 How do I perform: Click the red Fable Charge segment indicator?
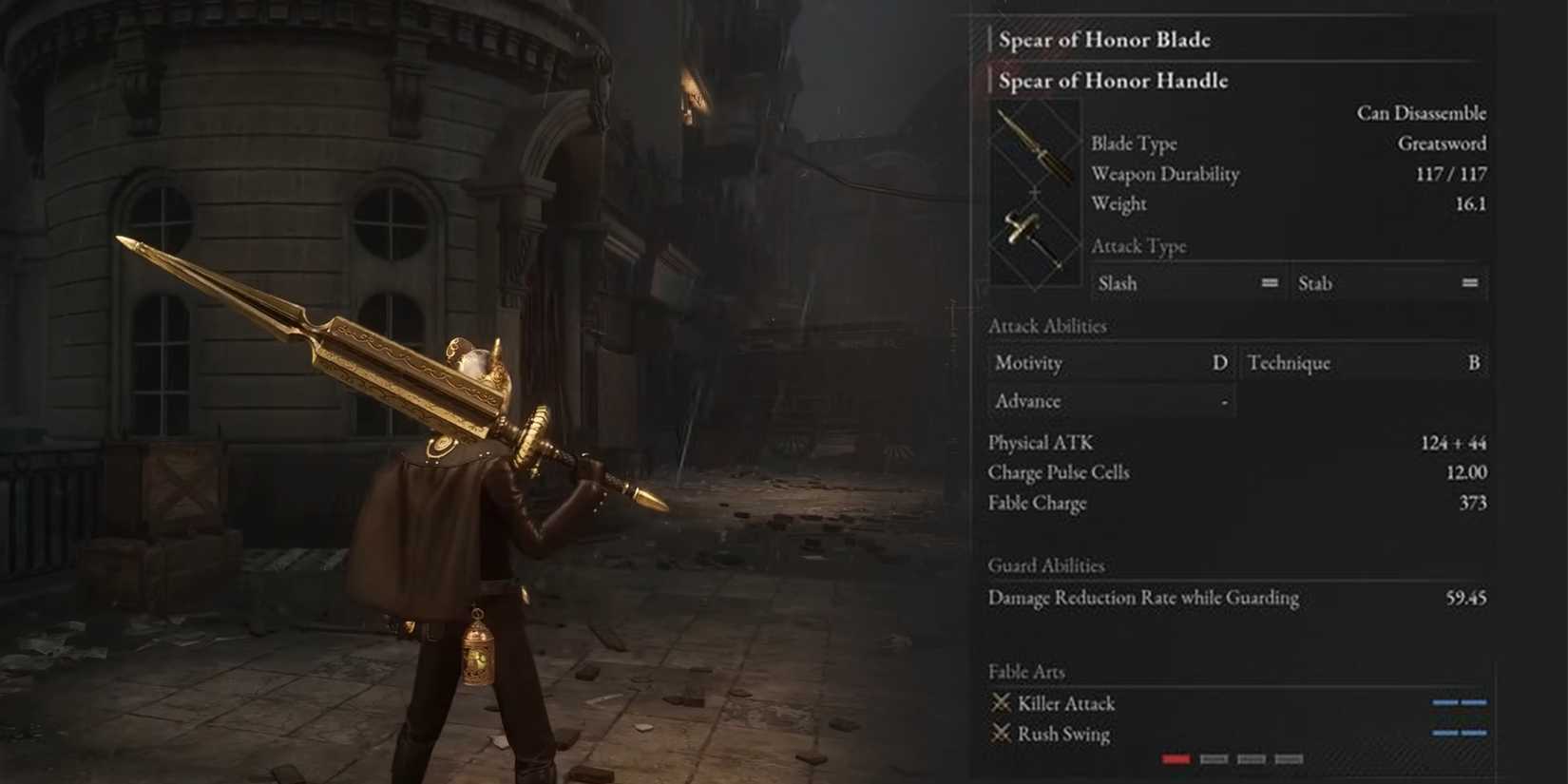1176,758
